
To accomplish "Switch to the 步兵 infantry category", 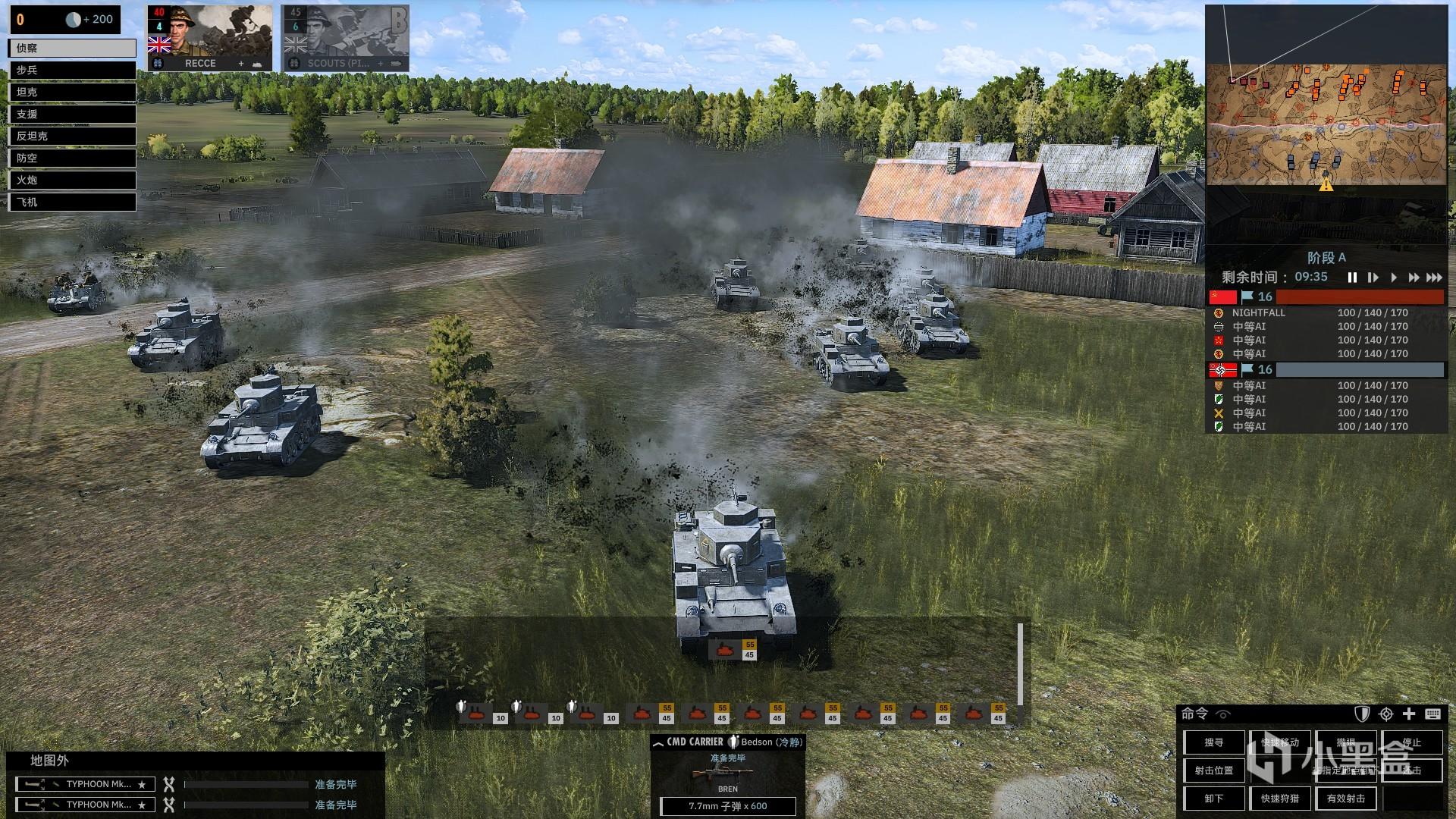I will [72, 70].
